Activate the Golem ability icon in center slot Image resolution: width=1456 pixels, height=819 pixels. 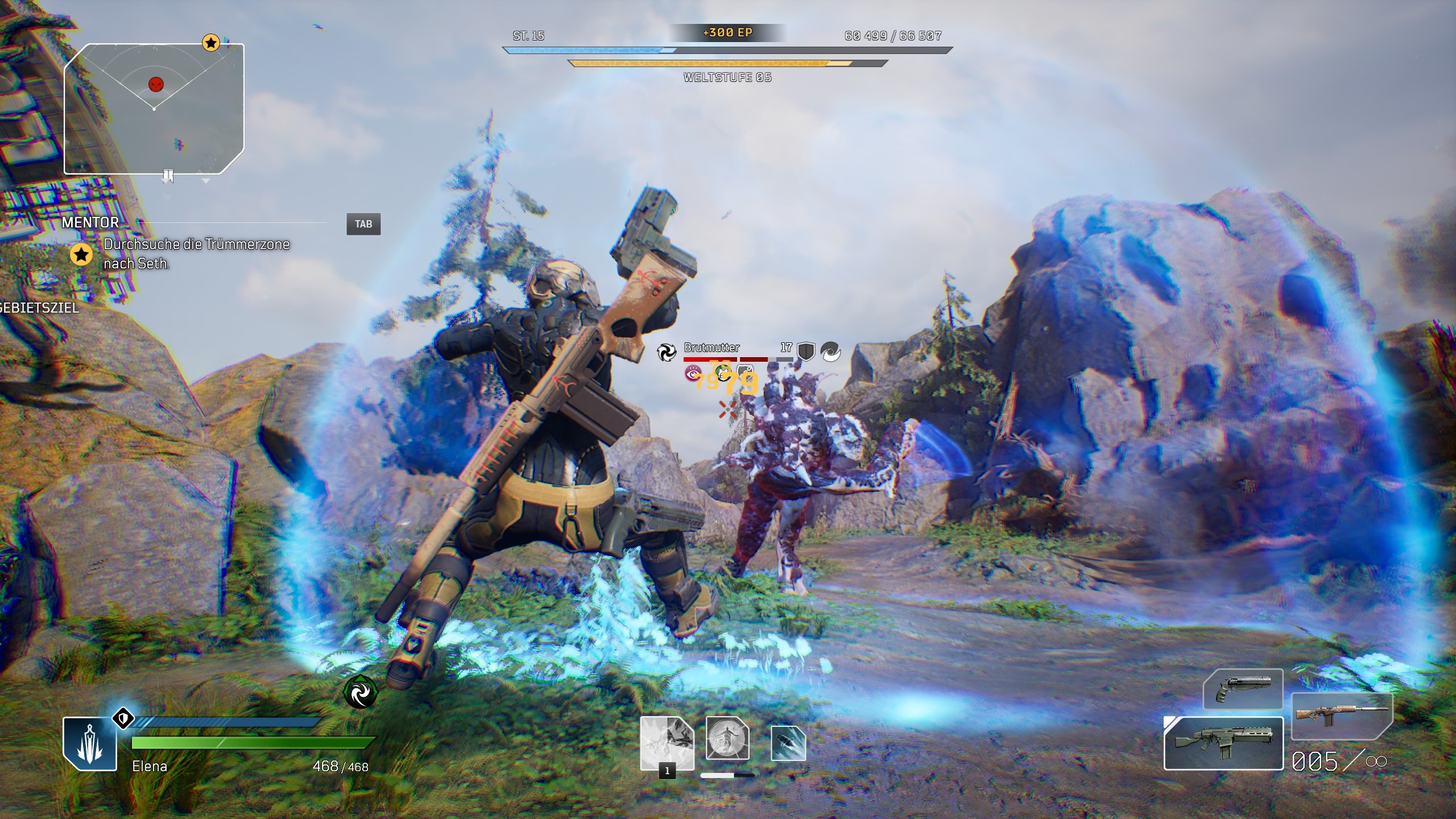click(x=728, y=738)
